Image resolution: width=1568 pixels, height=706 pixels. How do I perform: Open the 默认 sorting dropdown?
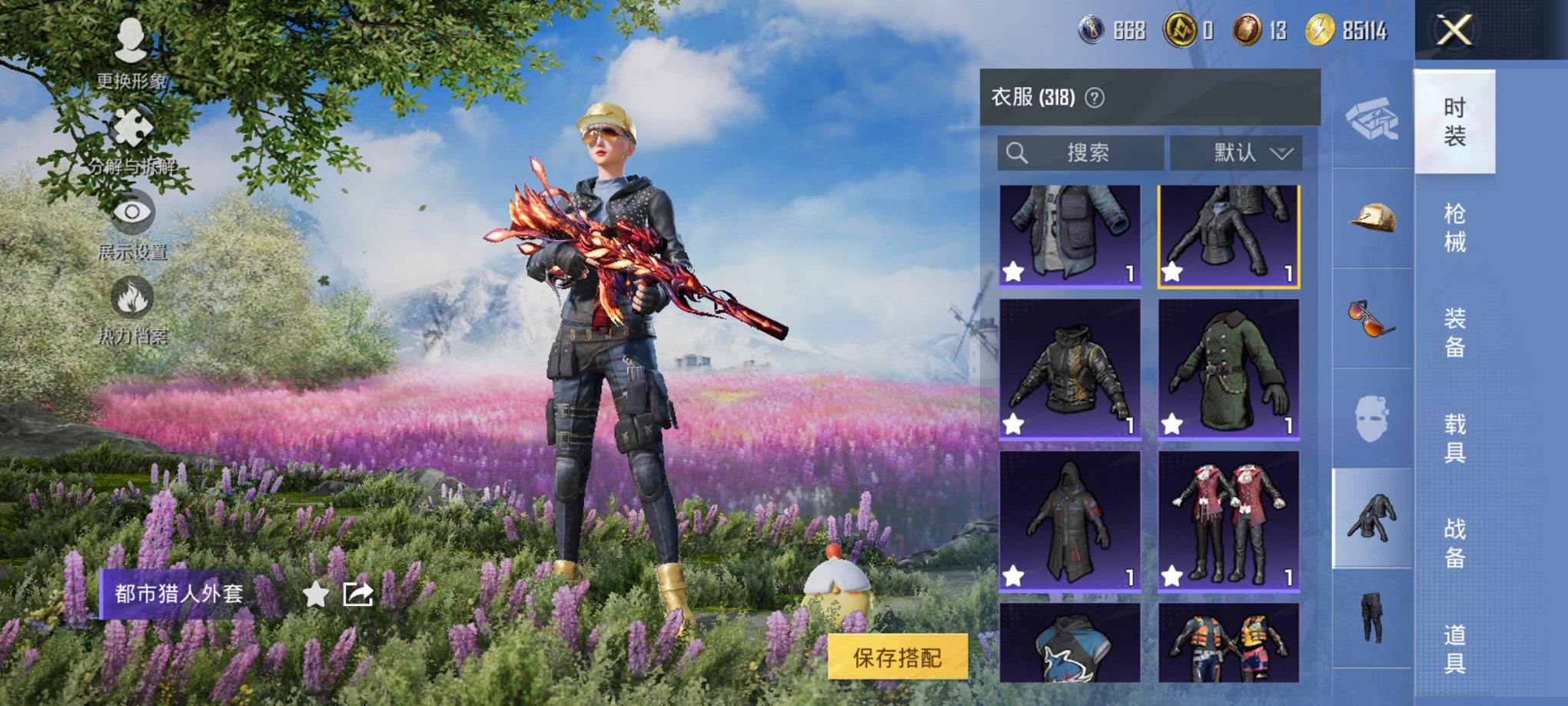pos(1237,152)
